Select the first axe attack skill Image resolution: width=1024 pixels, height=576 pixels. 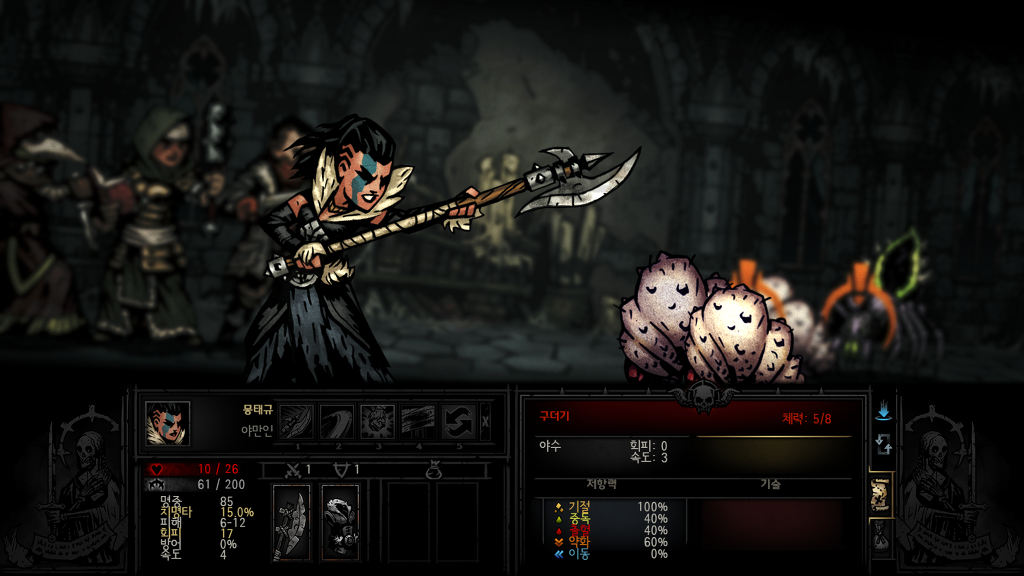[x=296, y=421]
